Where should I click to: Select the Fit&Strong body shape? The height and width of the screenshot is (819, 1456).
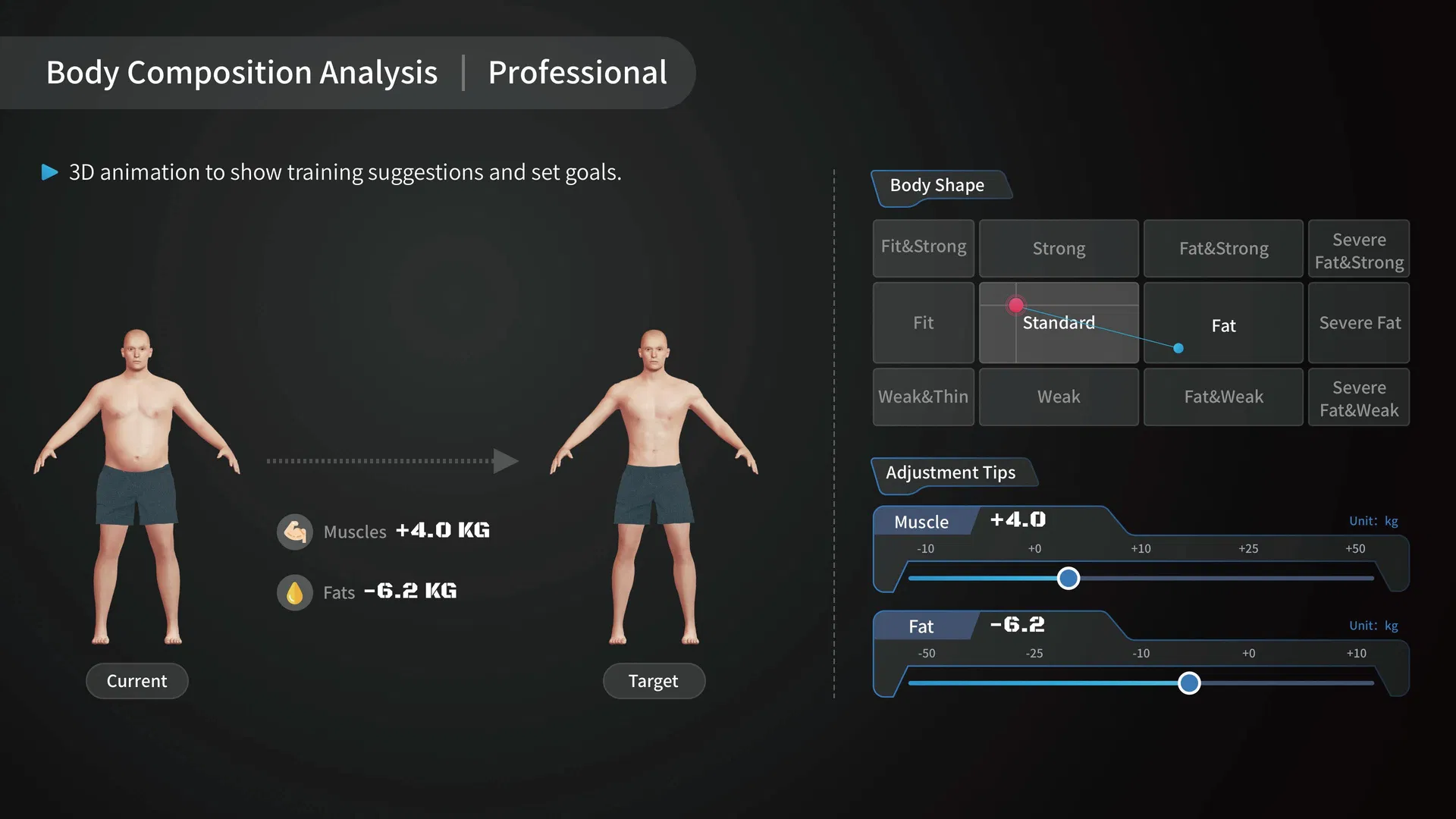(x=923, y=248)
